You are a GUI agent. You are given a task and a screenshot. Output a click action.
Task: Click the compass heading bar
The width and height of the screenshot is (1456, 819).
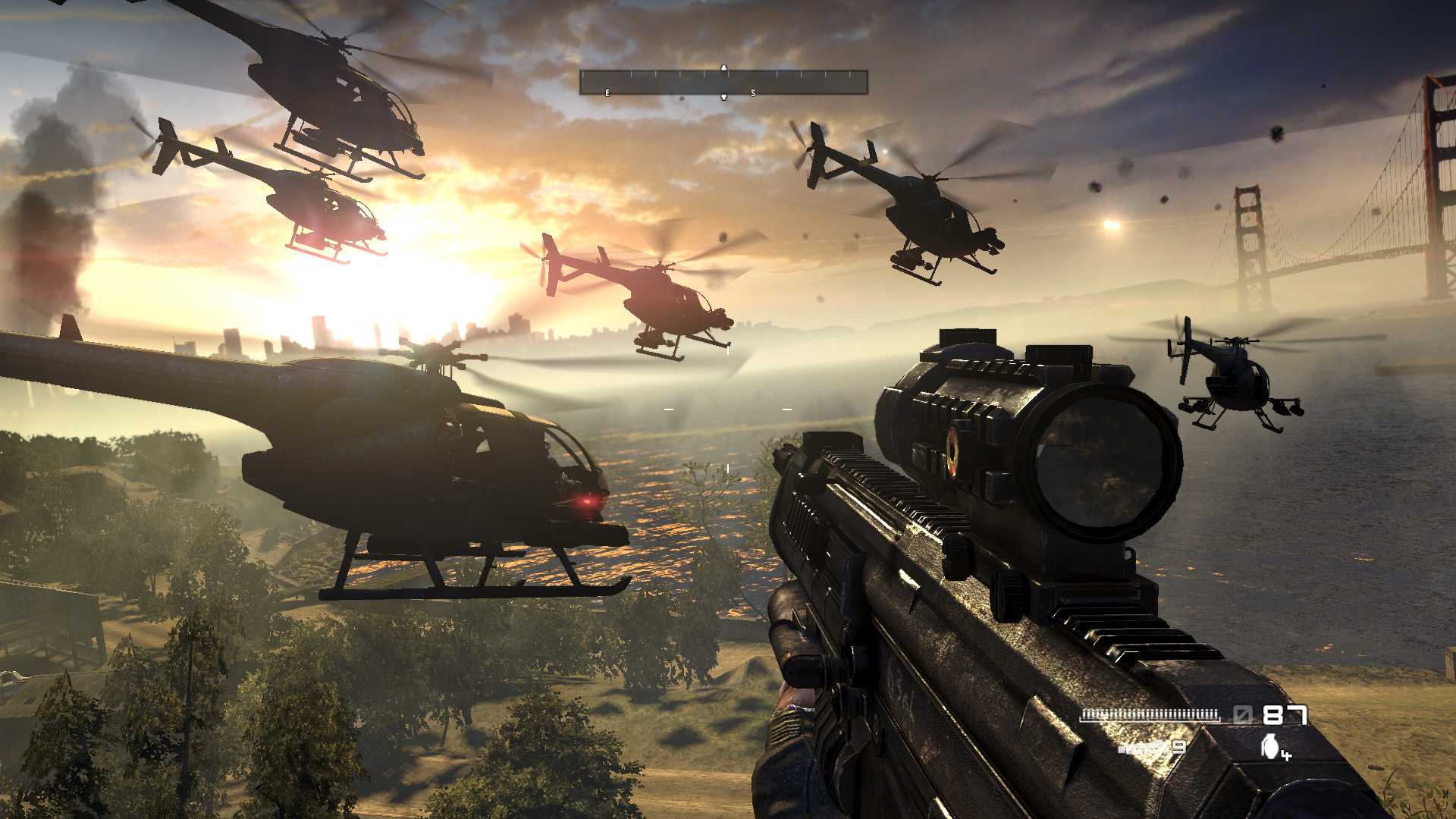pyautogui.click(x=723, y=82)
